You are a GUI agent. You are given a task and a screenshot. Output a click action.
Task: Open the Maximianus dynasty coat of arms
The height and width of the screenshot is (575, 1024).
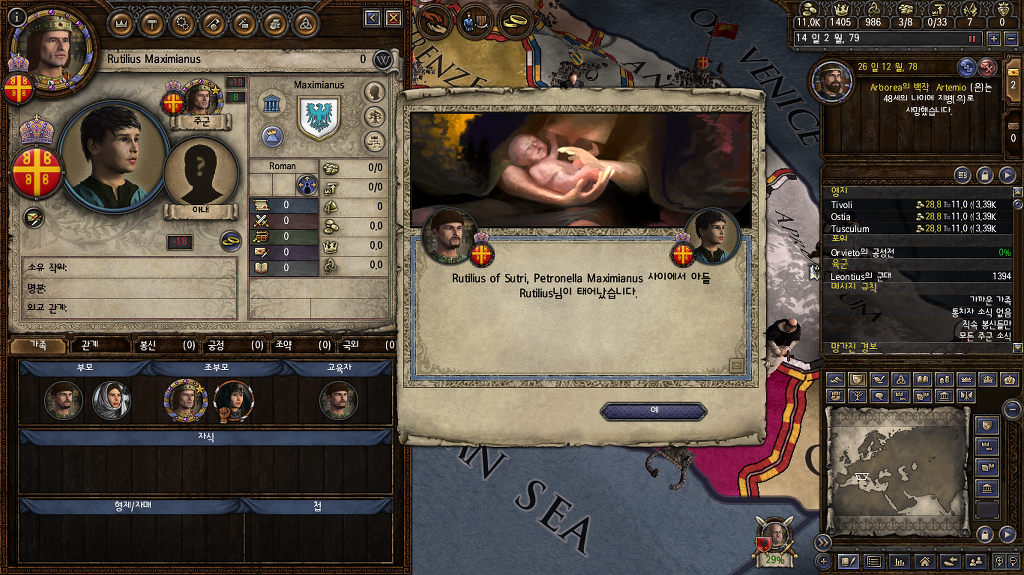coord(319,117)
